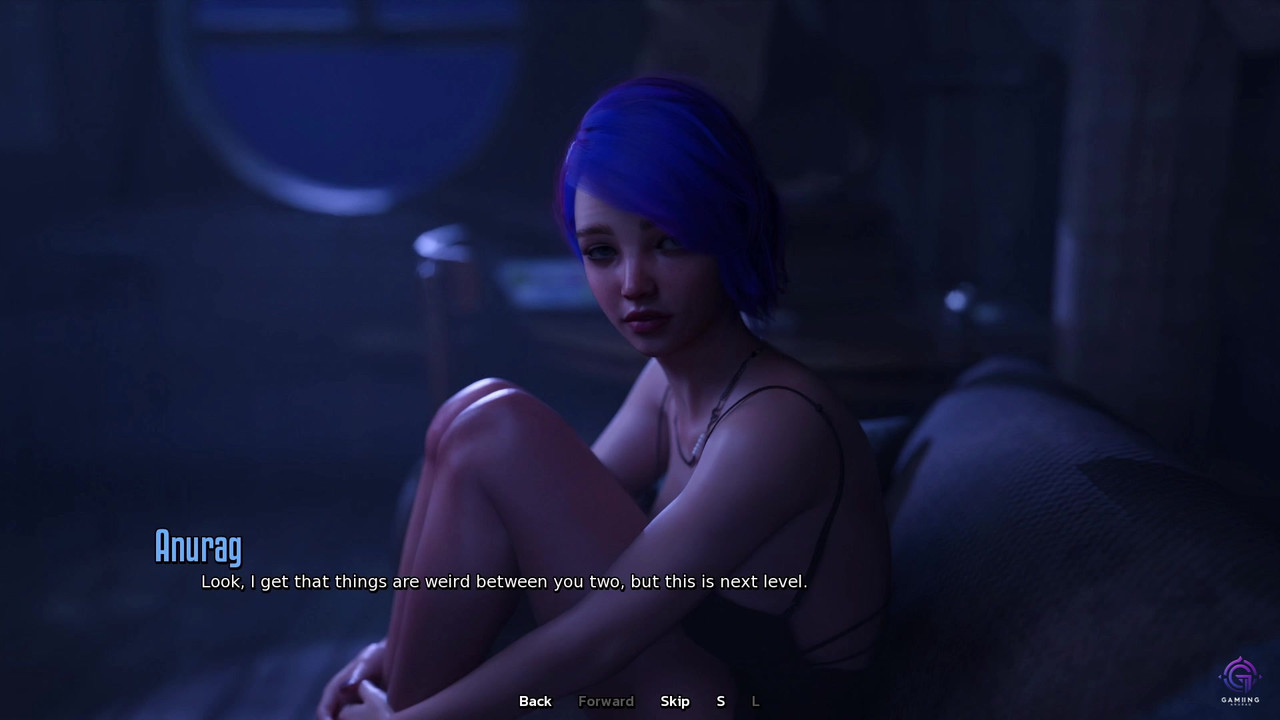
Task: Click the Forward button in quick menu
Action: tap(606, 701)
